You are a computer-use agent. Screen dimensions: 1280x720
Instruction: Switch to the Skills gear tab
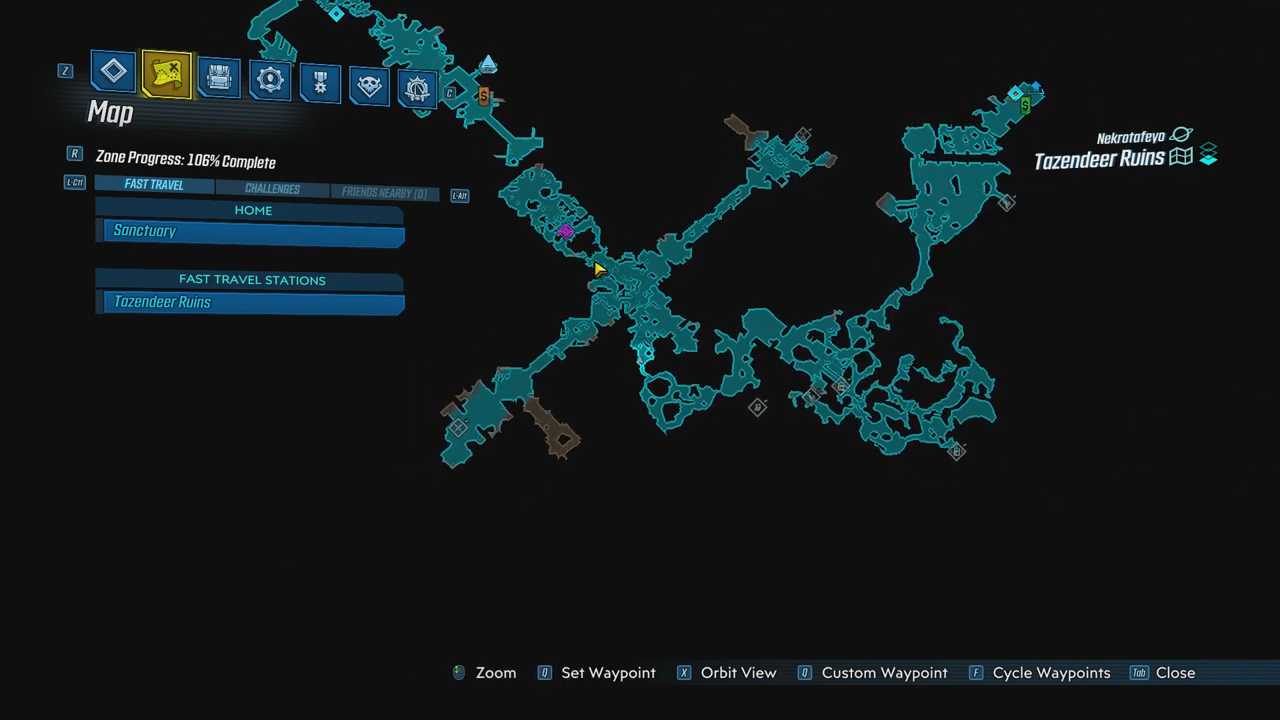[270, 81]
